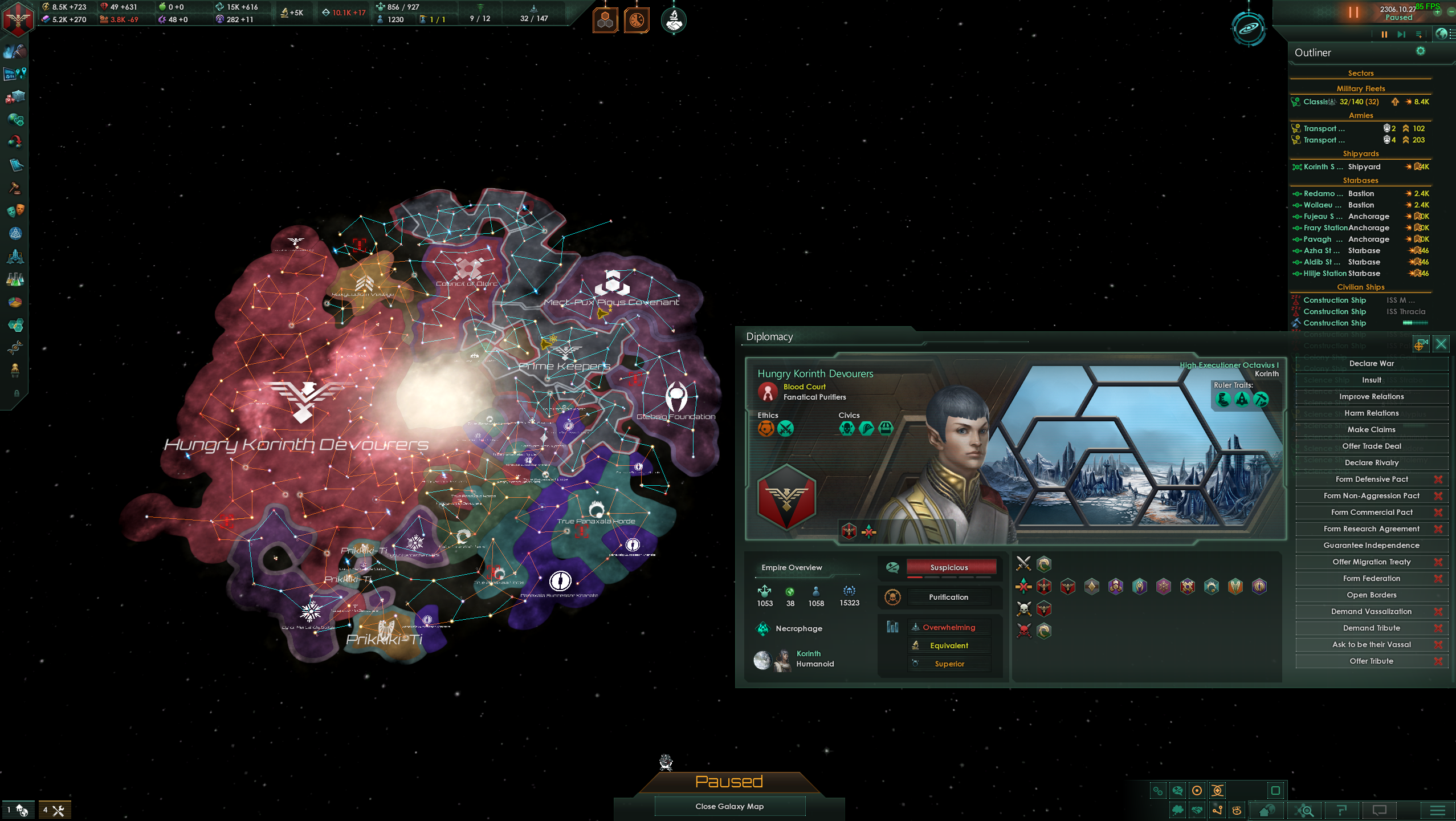Offer Trade Deal to the empire
The width and height of the screenshot is (1456, 821).
(1371, 446)
